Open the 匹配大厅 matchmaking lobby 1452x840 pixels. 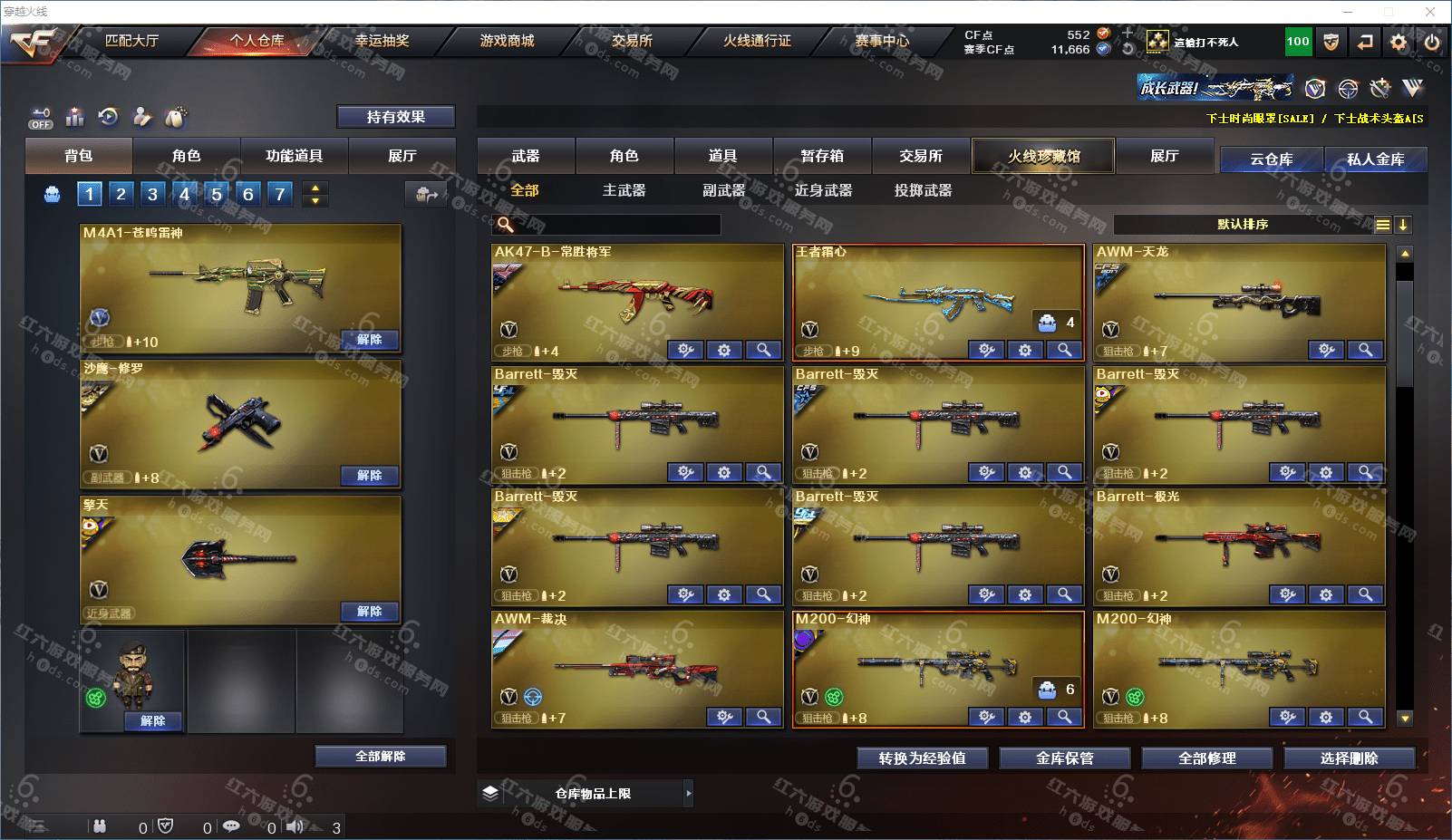click(x=131, y=41)
